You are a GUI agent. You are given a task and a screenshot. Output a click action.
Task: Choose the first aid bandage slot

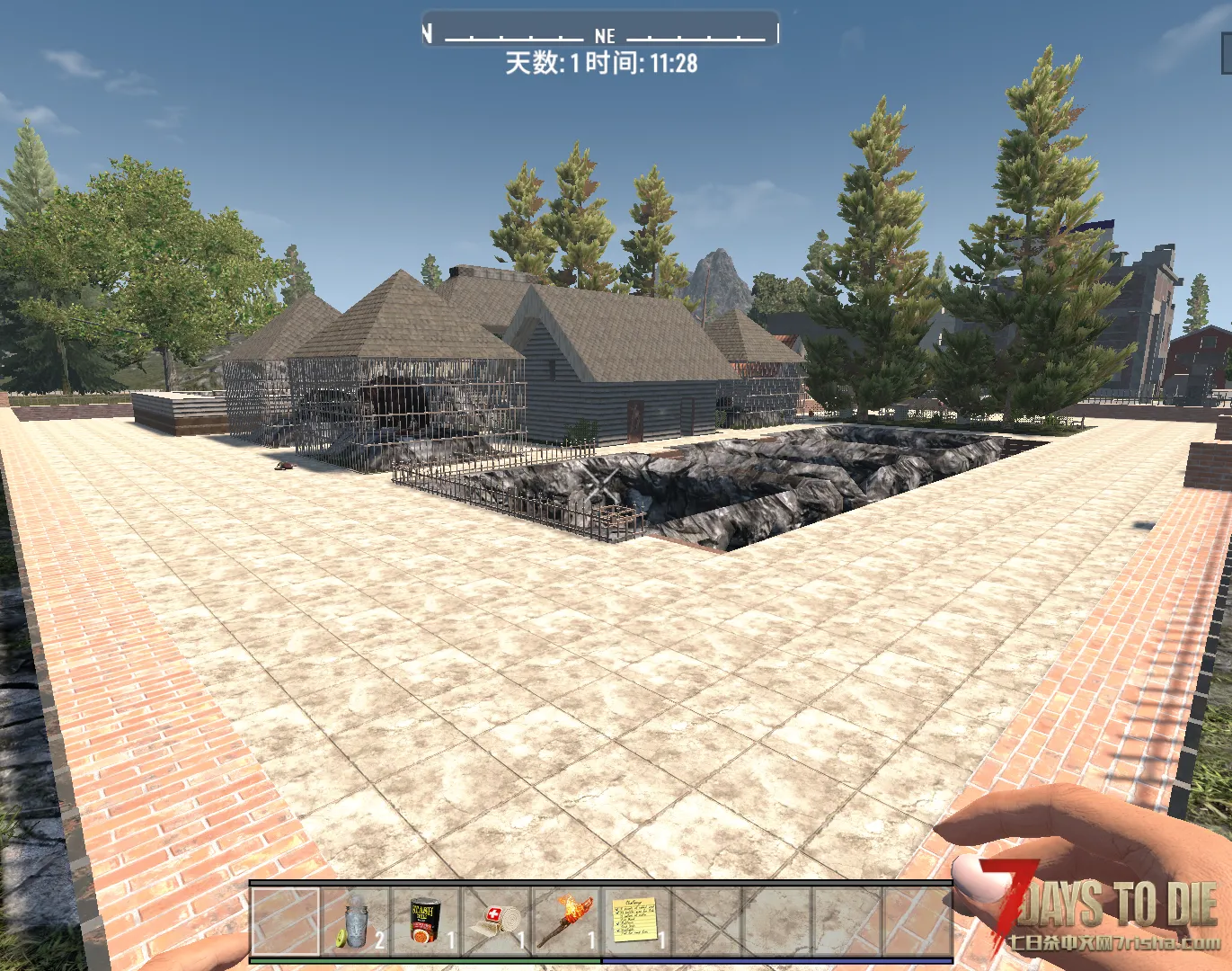pos(496,921)
